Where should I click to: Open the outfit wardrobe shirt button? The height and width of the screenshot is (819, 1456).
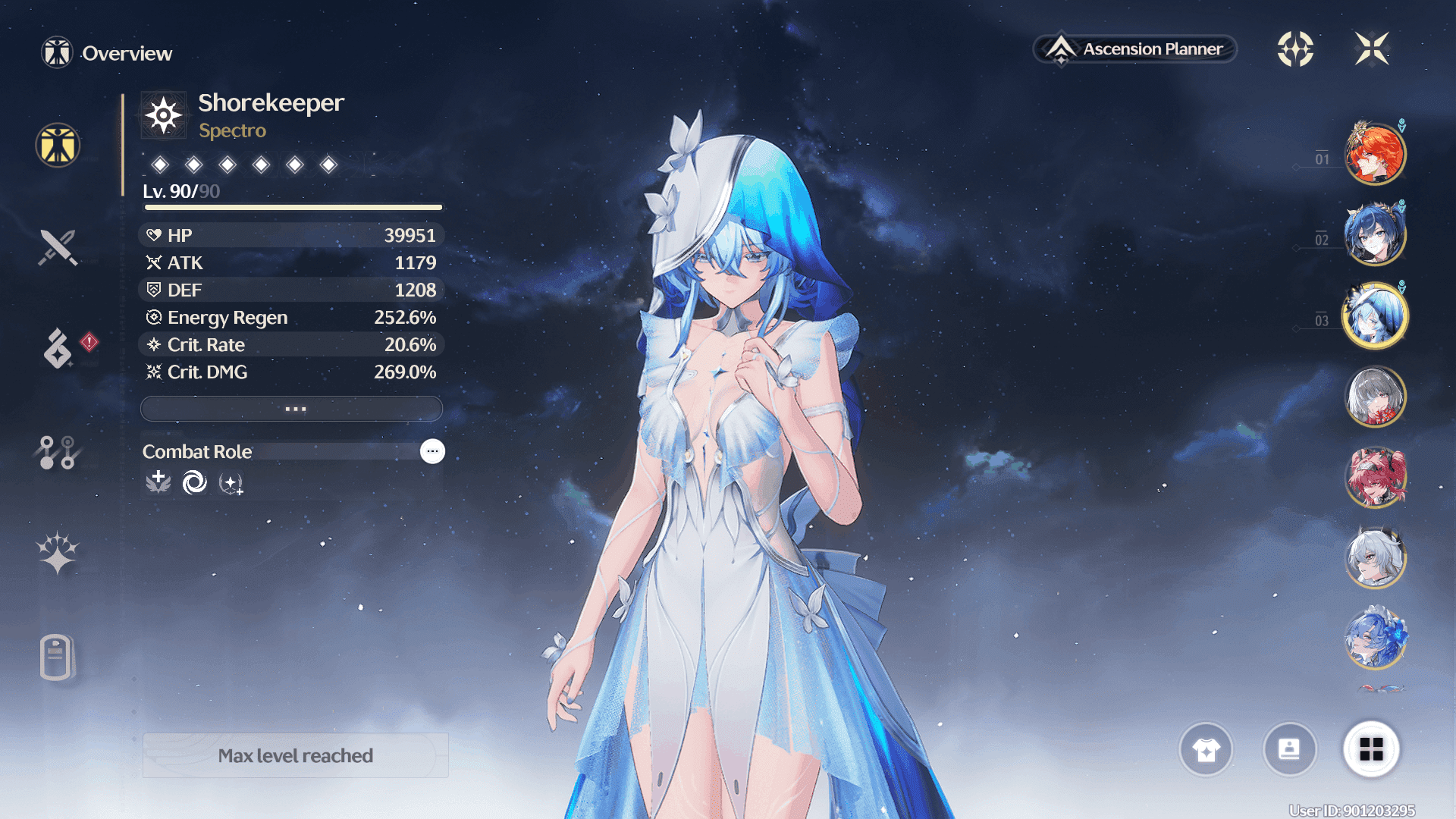click(x=1206, y=749)
